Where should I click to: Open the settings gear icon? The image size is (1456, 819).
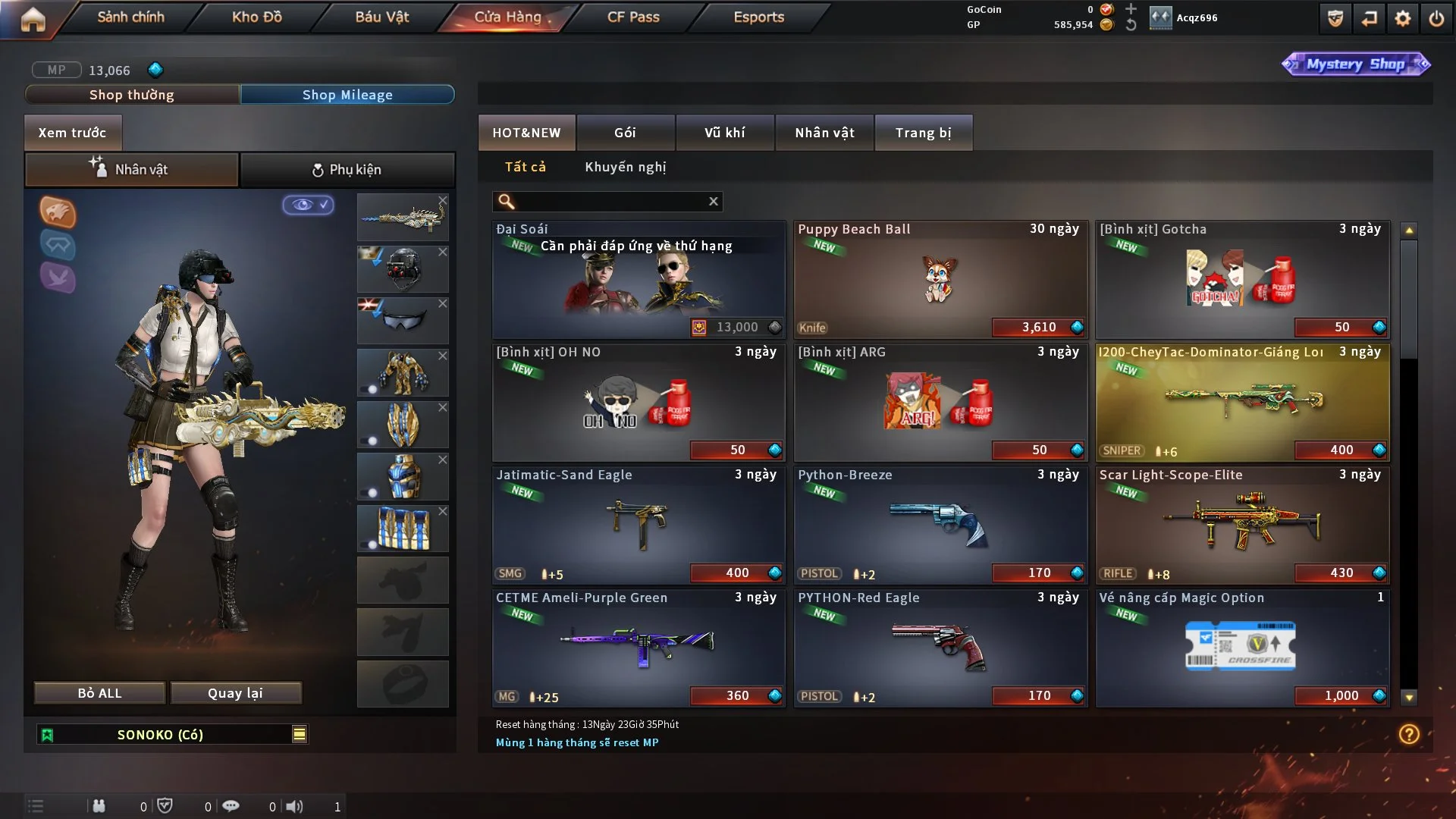pos(1402,18)
